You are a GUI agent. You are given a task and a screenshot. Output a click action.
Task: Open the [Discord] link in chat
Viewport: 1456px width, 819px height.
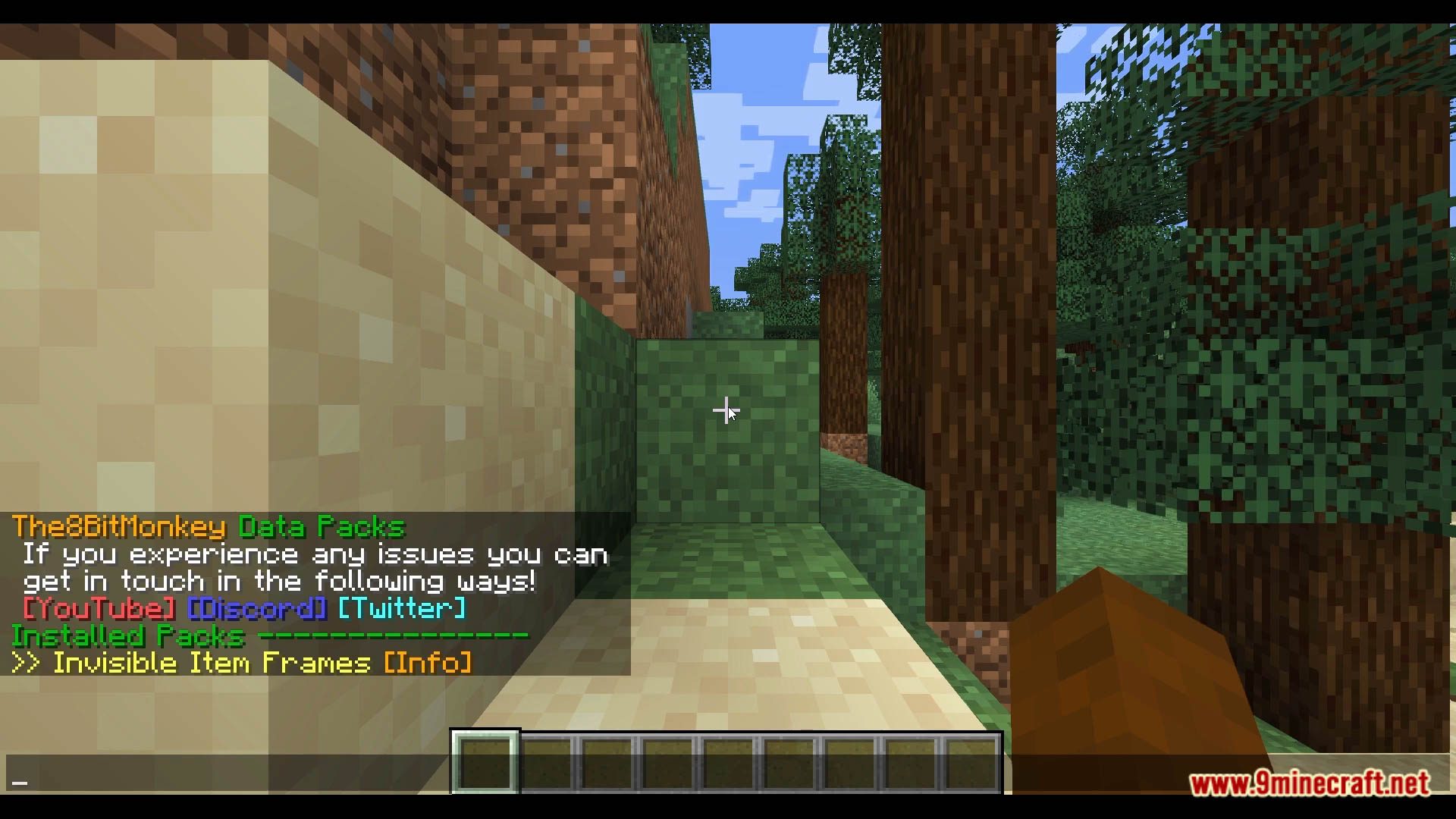point(257,607)
